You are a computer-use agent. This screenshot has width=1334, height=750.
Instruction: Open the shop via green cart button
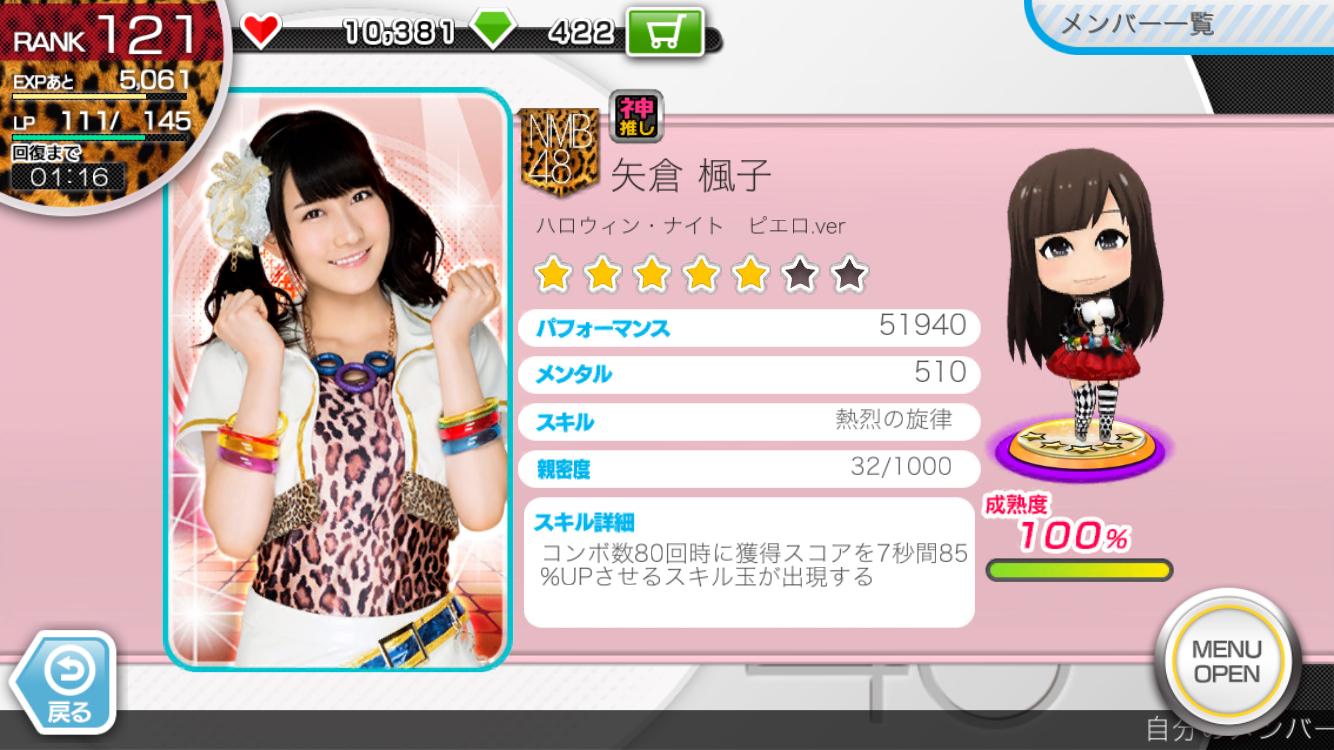pyautogui.click(x=665, y=32)
